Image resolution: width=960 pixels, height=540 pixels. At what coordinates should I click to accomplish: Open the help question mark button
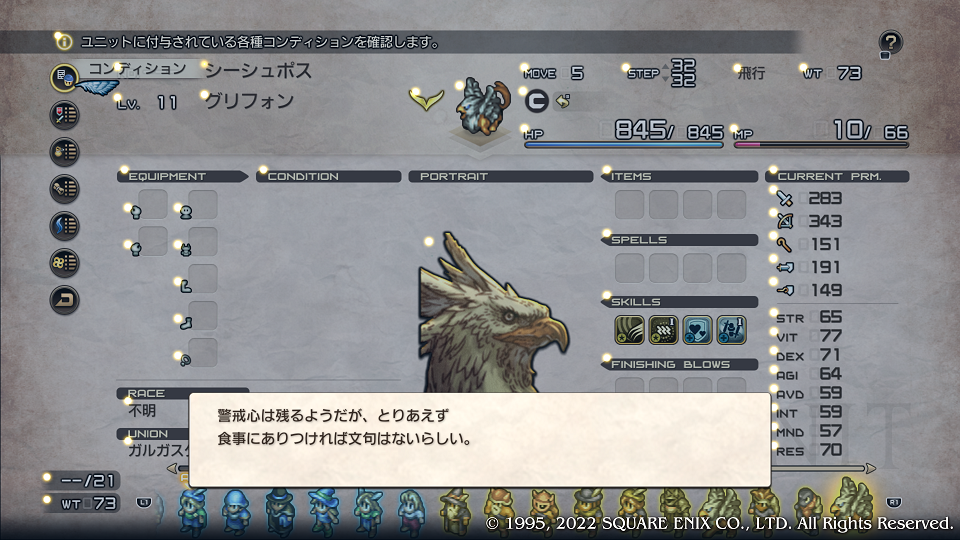point(891,43)
